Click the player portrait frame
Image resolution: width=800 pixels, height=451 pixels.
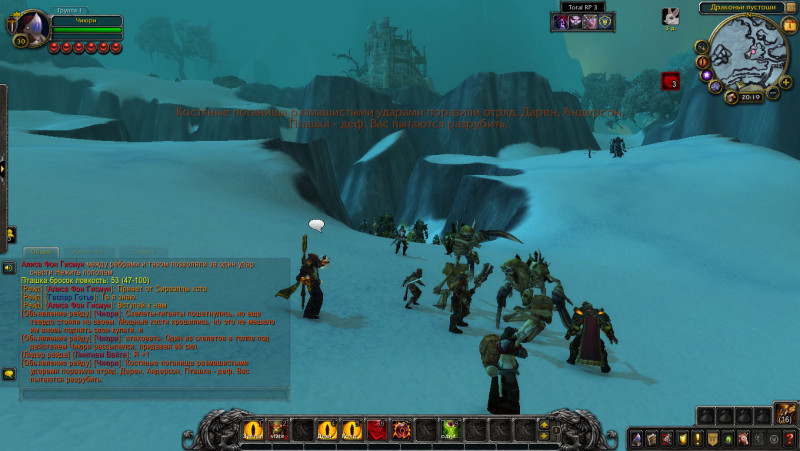31,25
